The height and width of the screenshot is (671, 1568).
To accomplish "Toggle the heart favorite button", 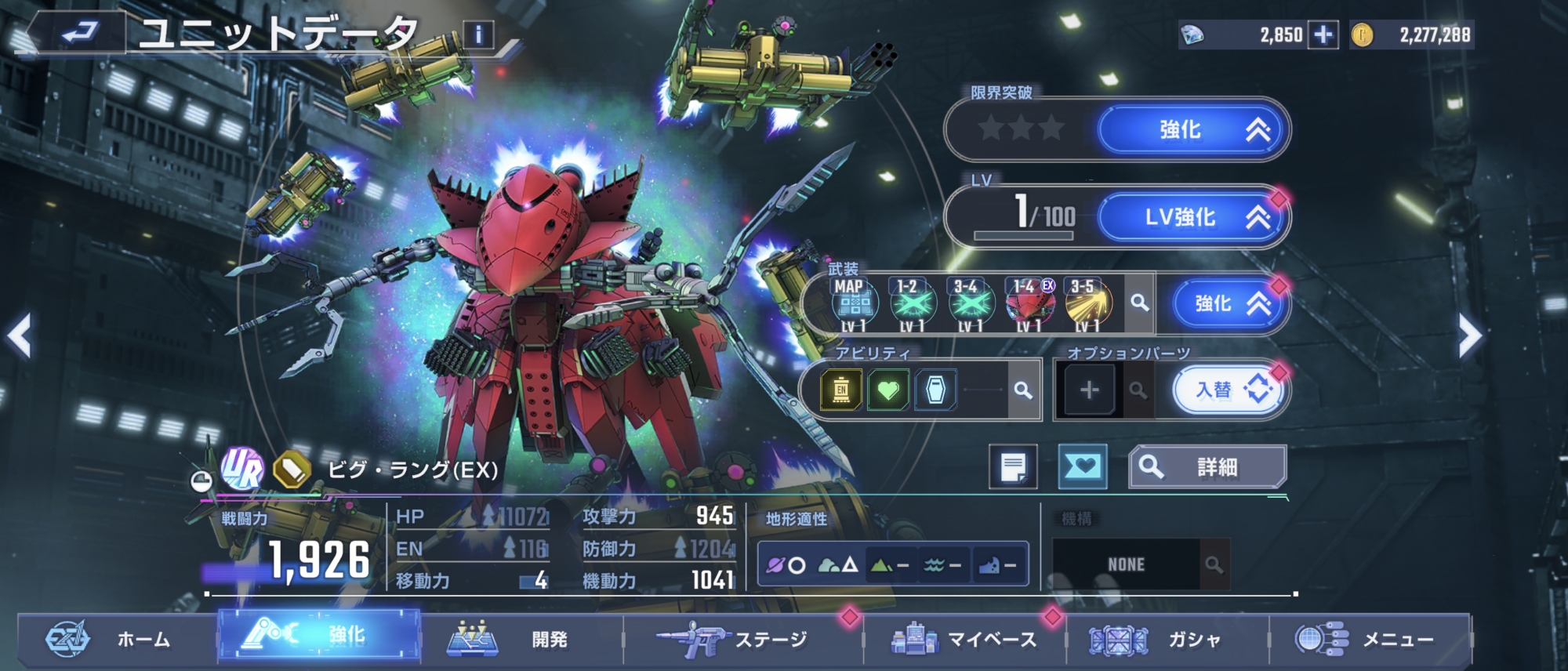I will 1082,467.
